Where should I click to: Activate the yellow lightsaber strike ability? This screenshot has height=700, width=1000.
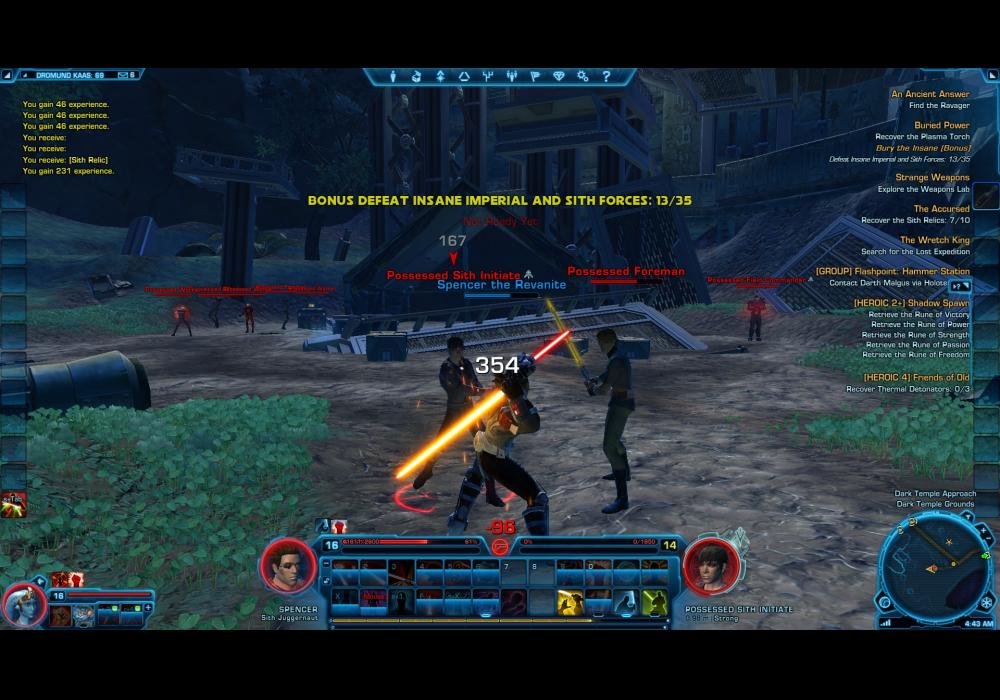(x=571, y=601)
